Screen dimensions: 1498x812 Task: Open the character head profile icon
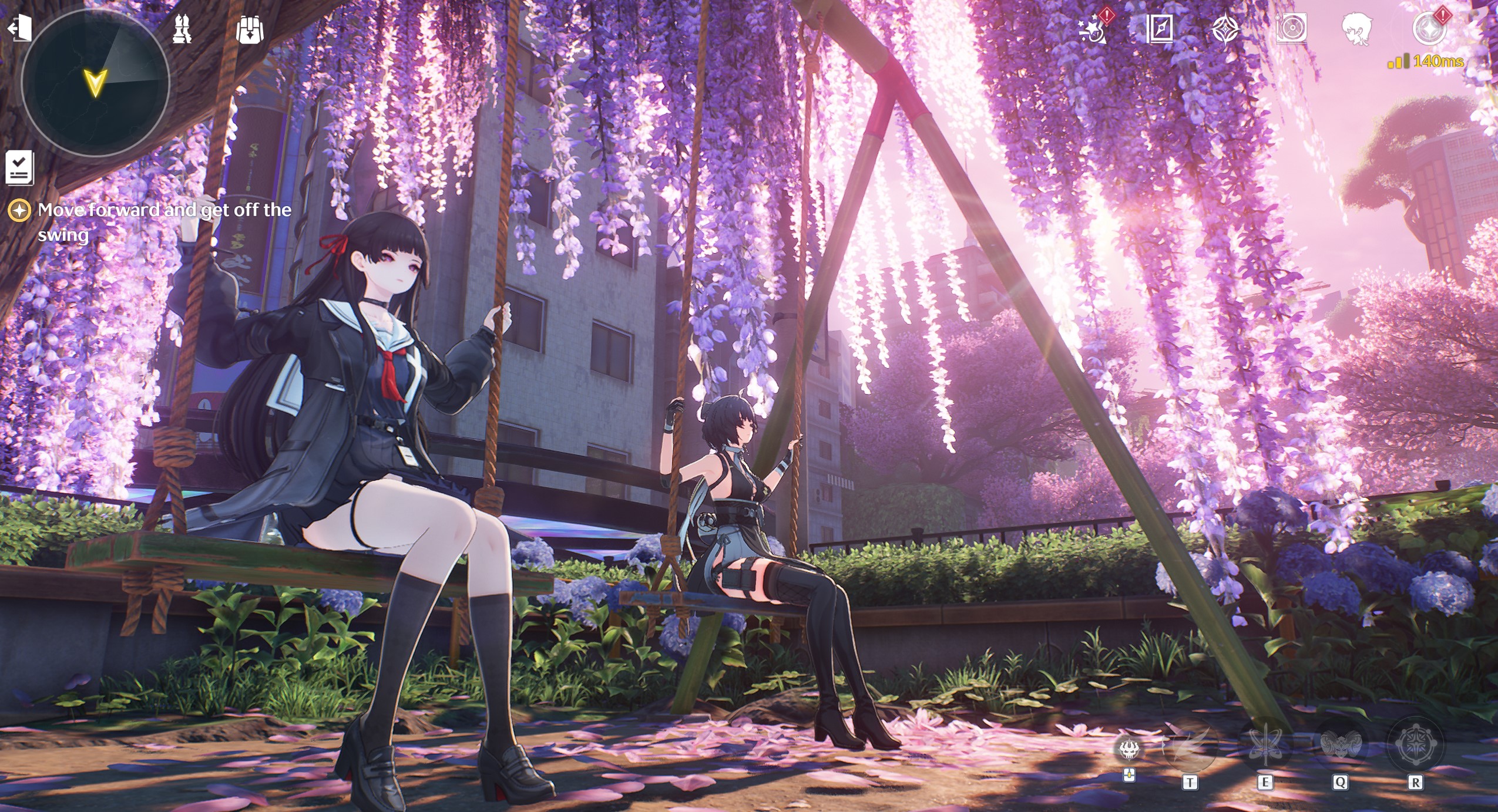tap(1357, 28)
